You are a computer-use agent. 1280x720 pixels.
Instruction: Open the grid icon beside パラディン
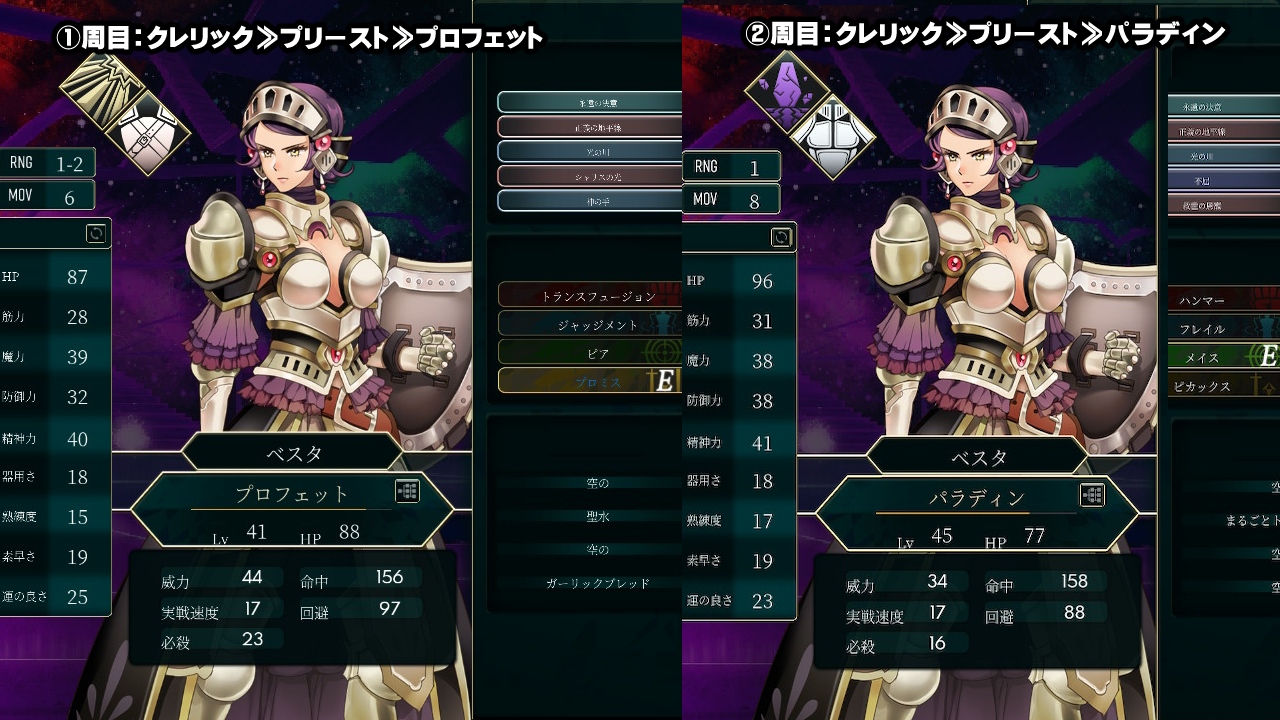(1092, 495)
